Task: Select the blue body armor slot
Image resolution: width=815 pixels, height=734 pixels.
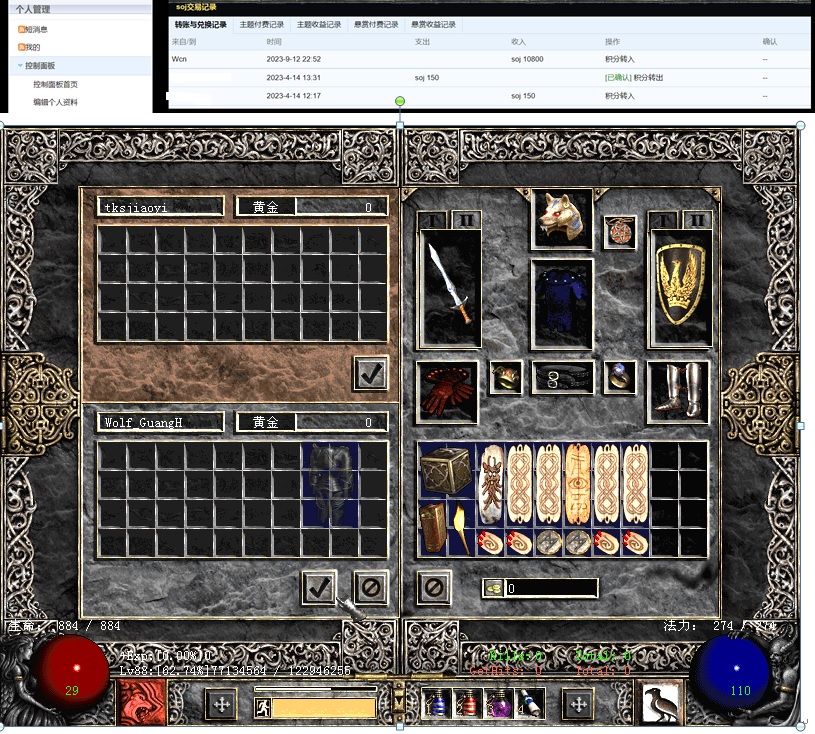Action: pyautogui.click(x=561, y=304)
